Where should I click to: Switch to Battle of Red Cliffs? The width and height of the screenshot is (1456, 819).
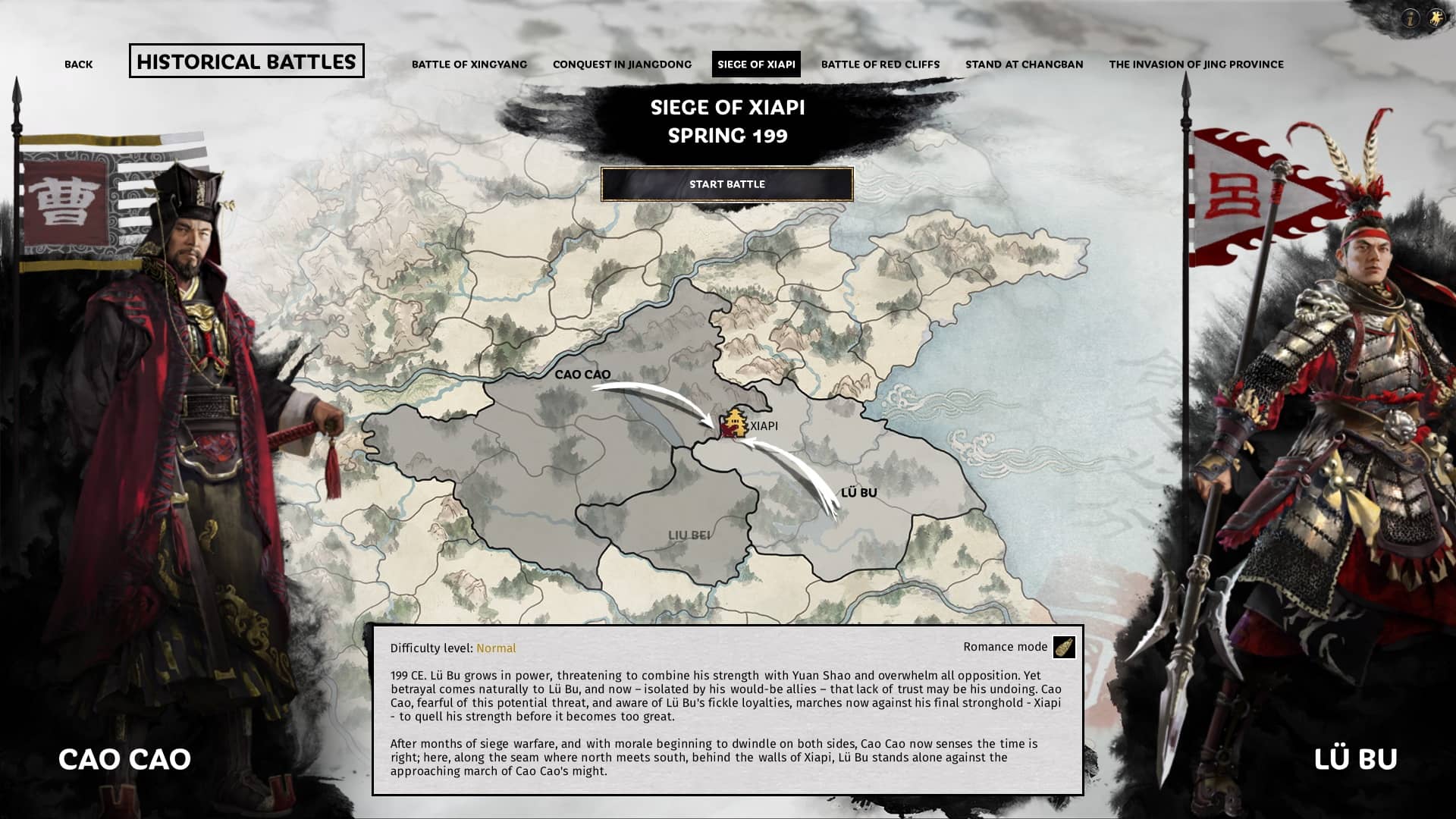coord(880,64)
